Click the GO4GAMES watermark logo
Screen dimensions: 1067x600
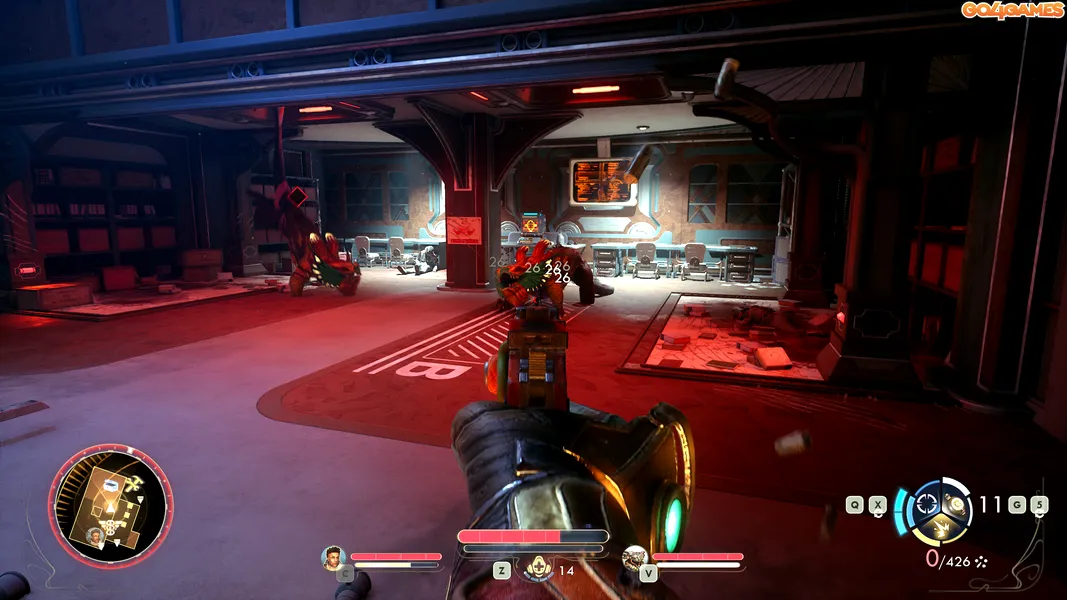[x=1012, y=10]
